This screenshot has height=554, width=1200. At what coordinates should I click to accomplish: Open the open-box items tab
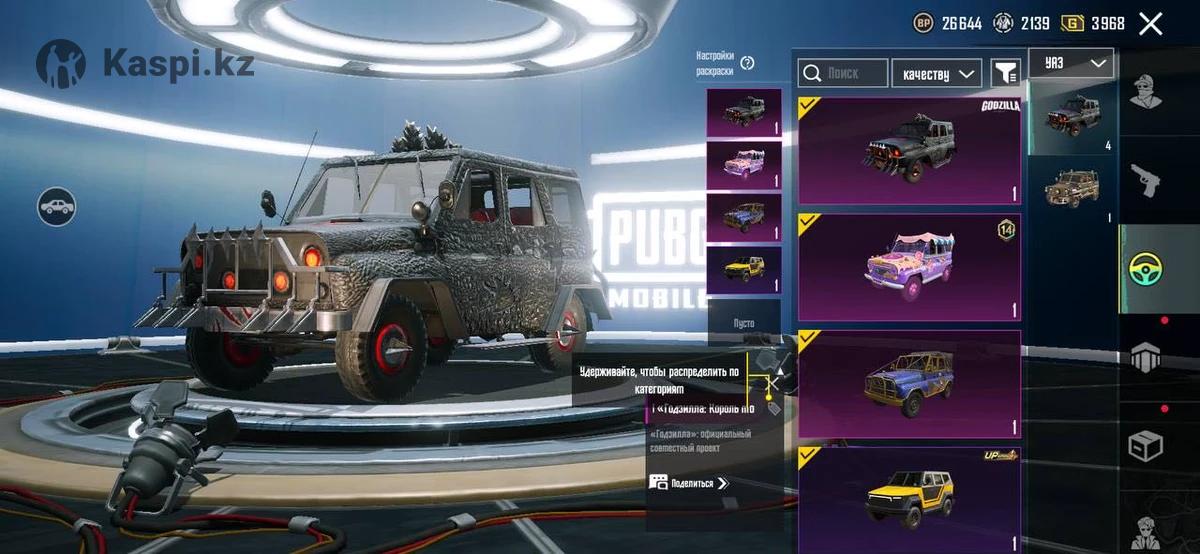pyautogui.click(x=1145, y=446)
